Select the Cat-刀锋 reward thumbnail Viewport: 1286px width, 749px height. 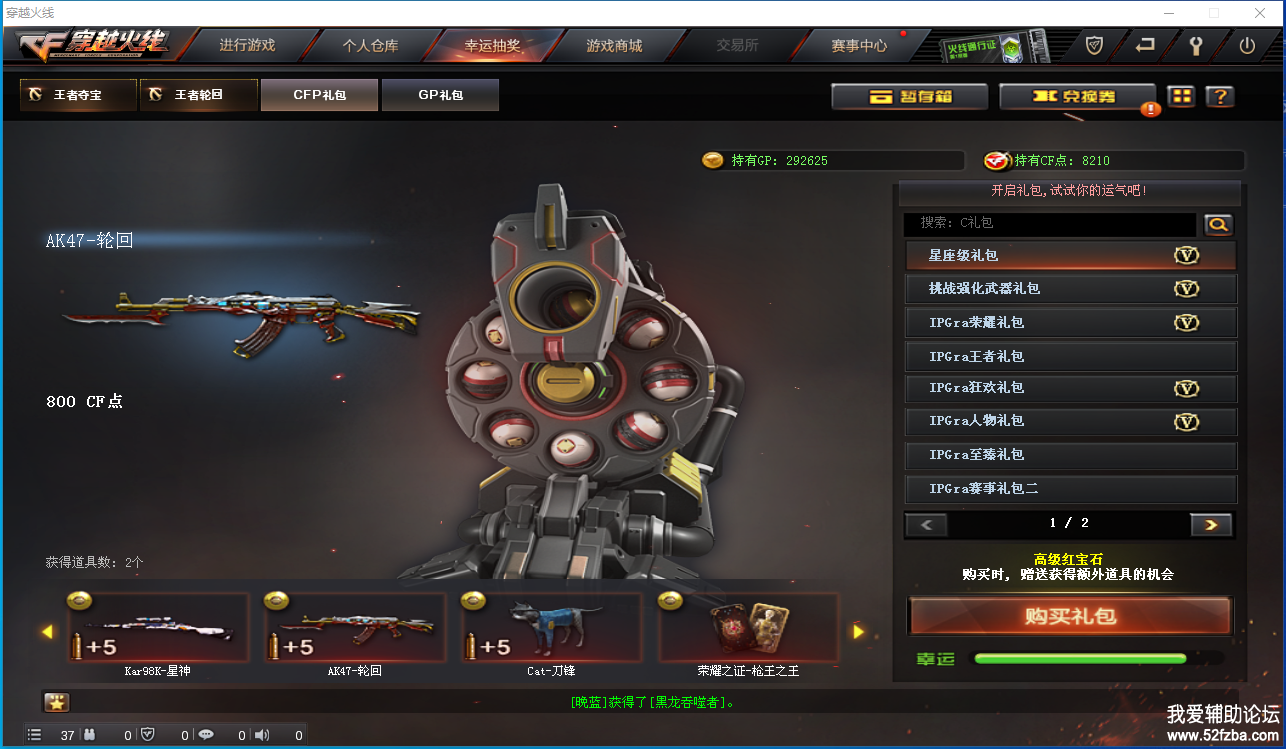[x=551, y=629]
